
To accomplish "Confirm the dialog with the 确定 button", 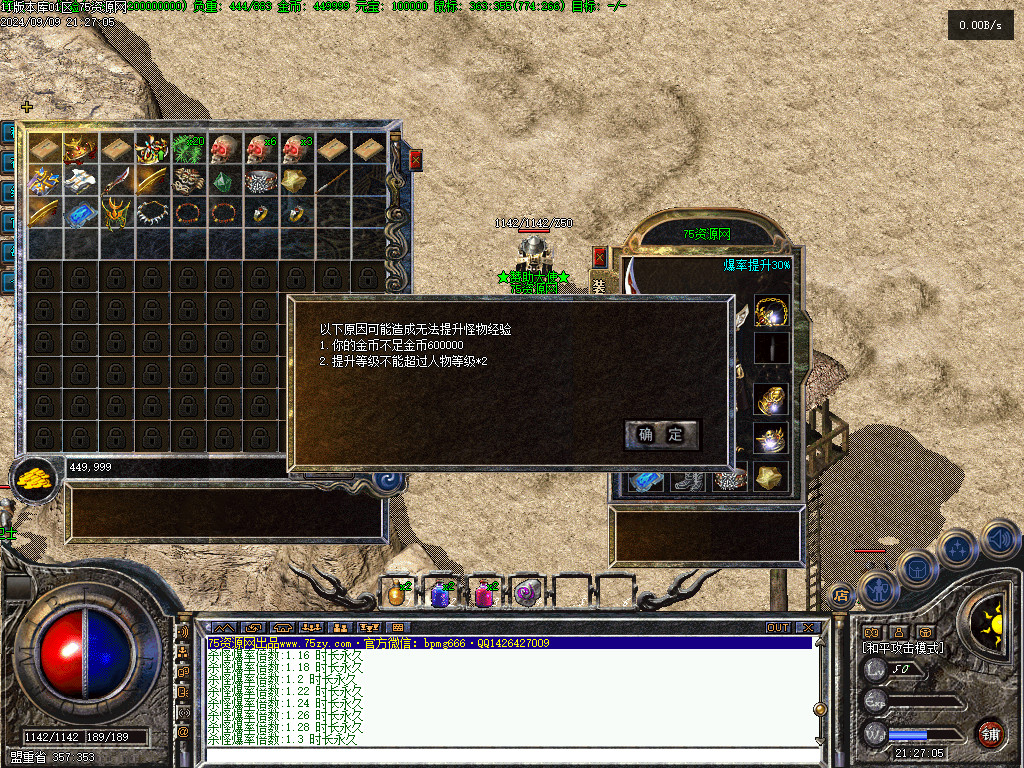I will point(661,434).
